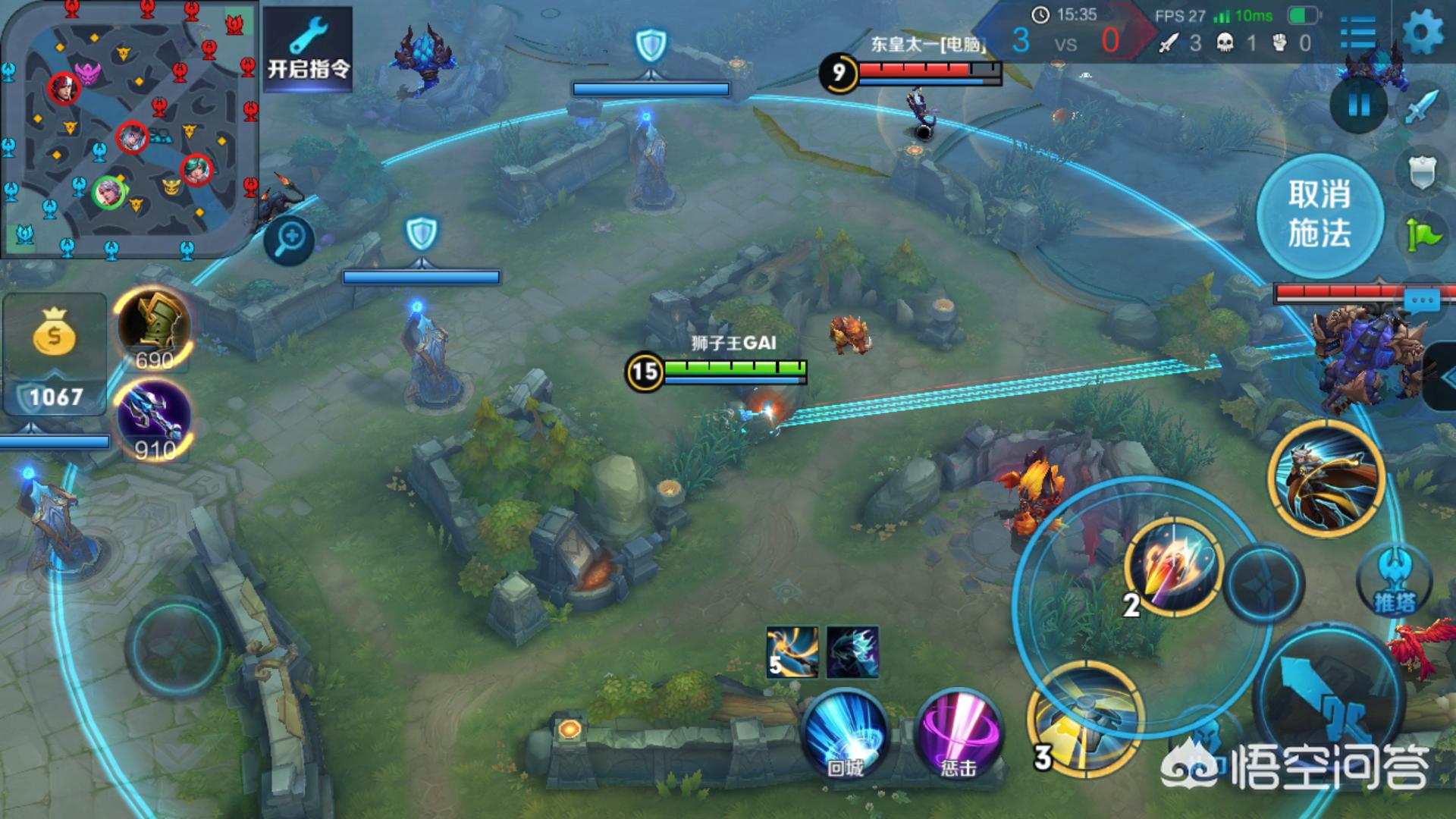The width and height of the screenshot is (1456, 819).
Task: Open the 开启指令 command button
Action: tap(308, 51)
